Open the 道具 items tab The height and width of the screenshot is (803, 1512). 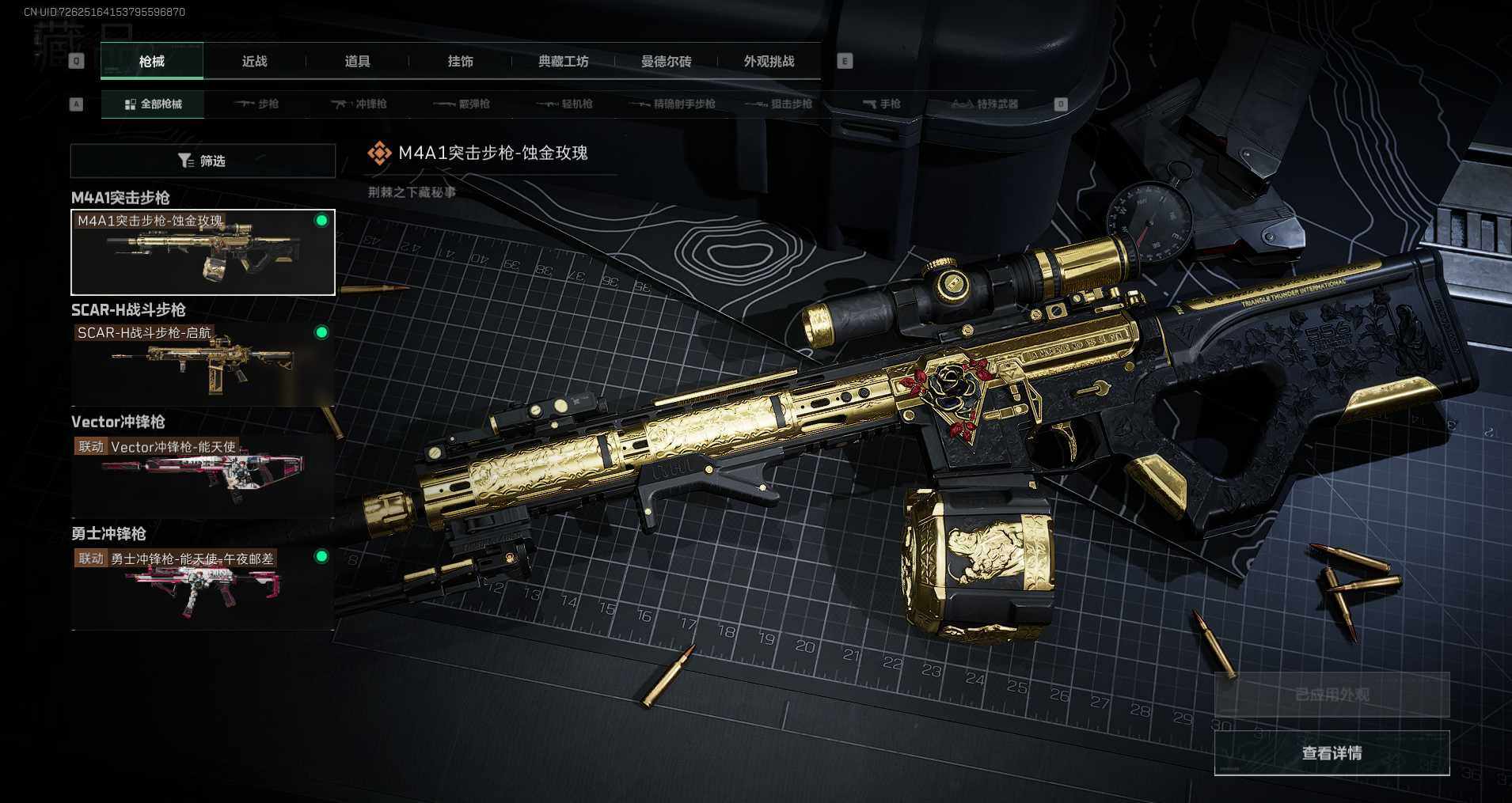point(357,62)
